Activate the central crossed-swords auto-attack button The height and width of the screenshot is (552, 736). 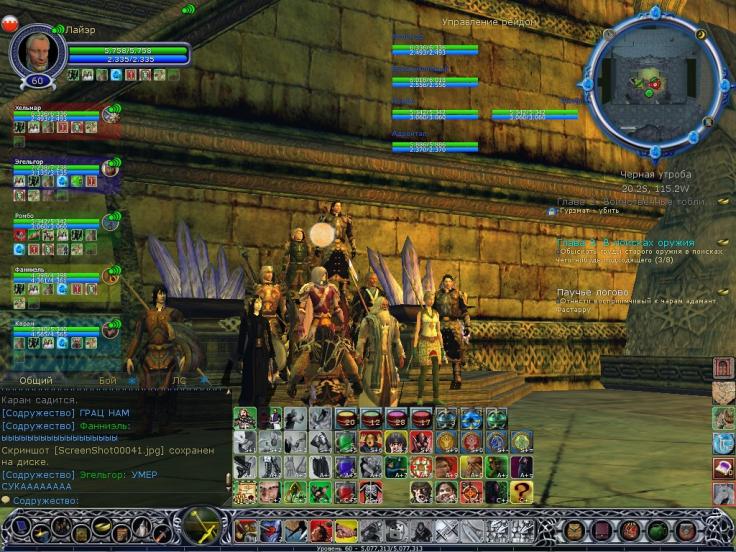click(x=203, y=526)
